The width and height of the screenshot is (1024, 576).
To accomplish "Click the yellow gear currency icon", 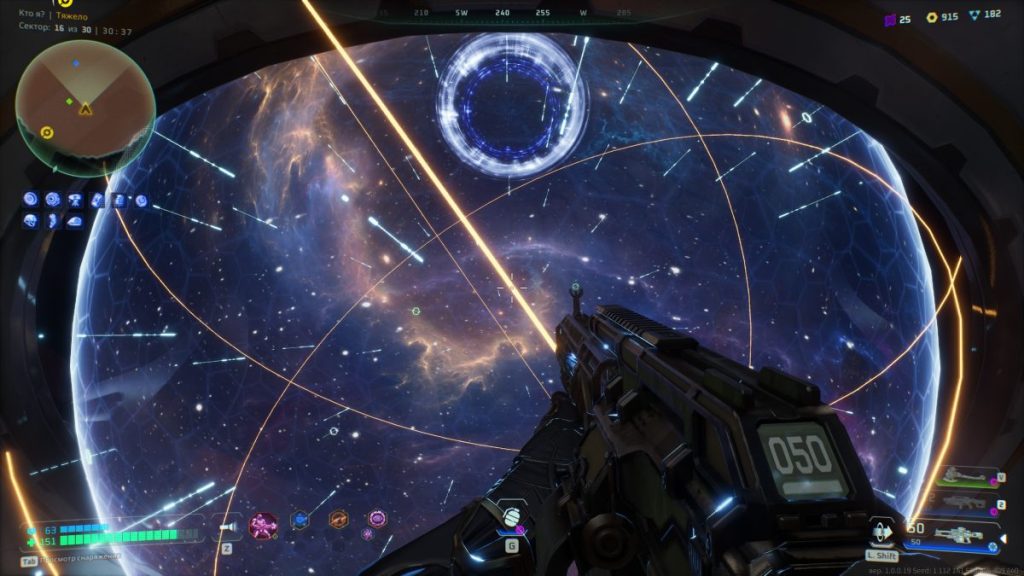I will pos(932,17).
